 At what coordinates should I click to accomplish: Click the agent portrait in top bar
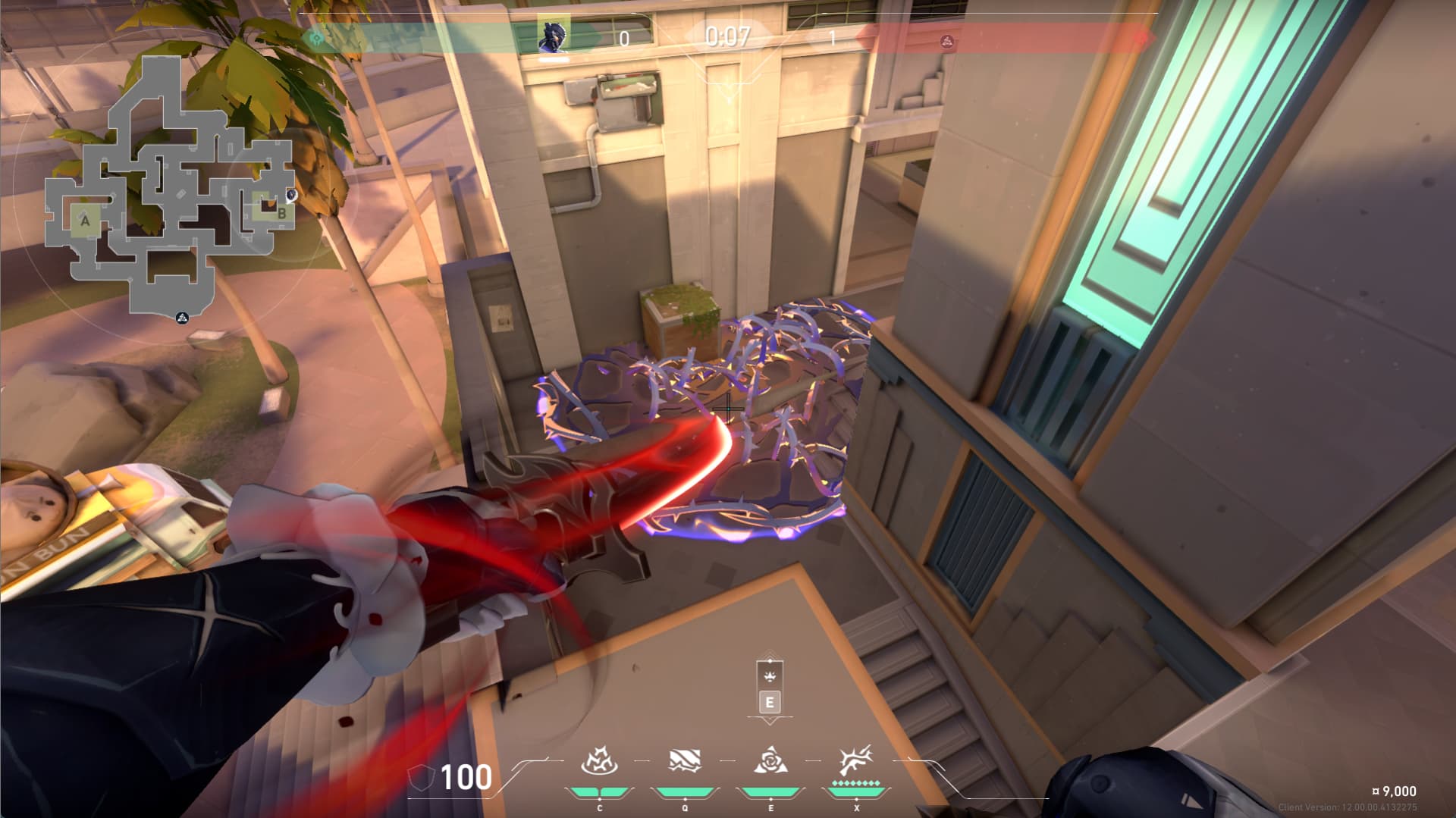click(553, 35)
